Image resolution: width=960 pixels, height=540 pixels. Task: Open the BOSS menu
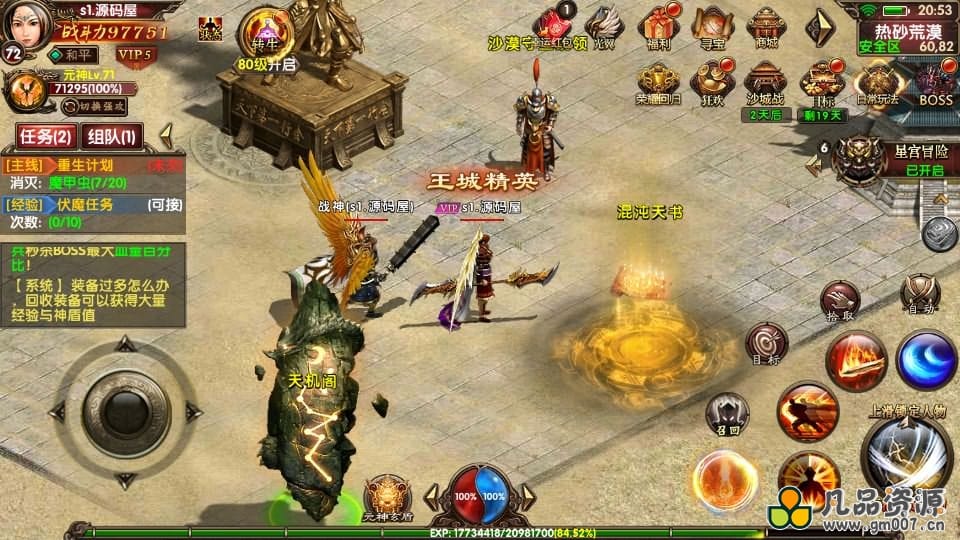[935, 82]
